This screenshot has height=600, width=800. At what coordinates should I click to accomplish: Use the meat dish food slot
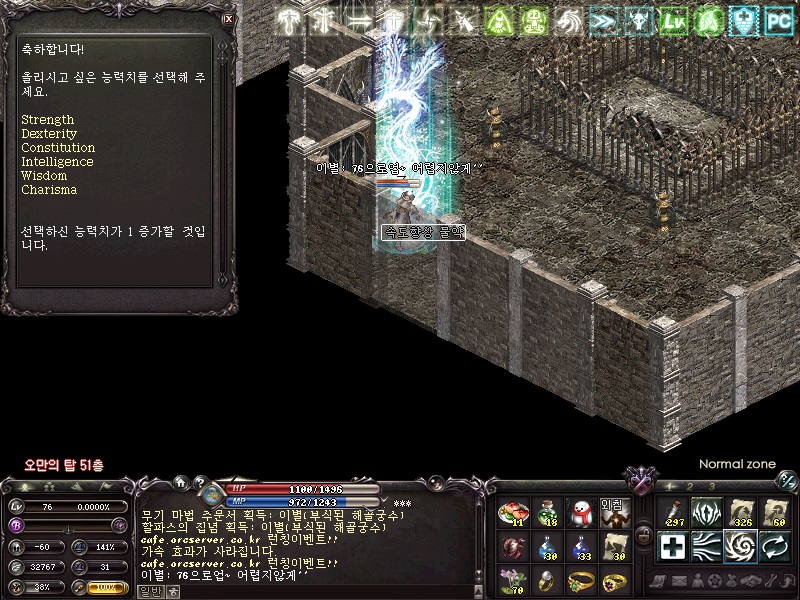513,514
